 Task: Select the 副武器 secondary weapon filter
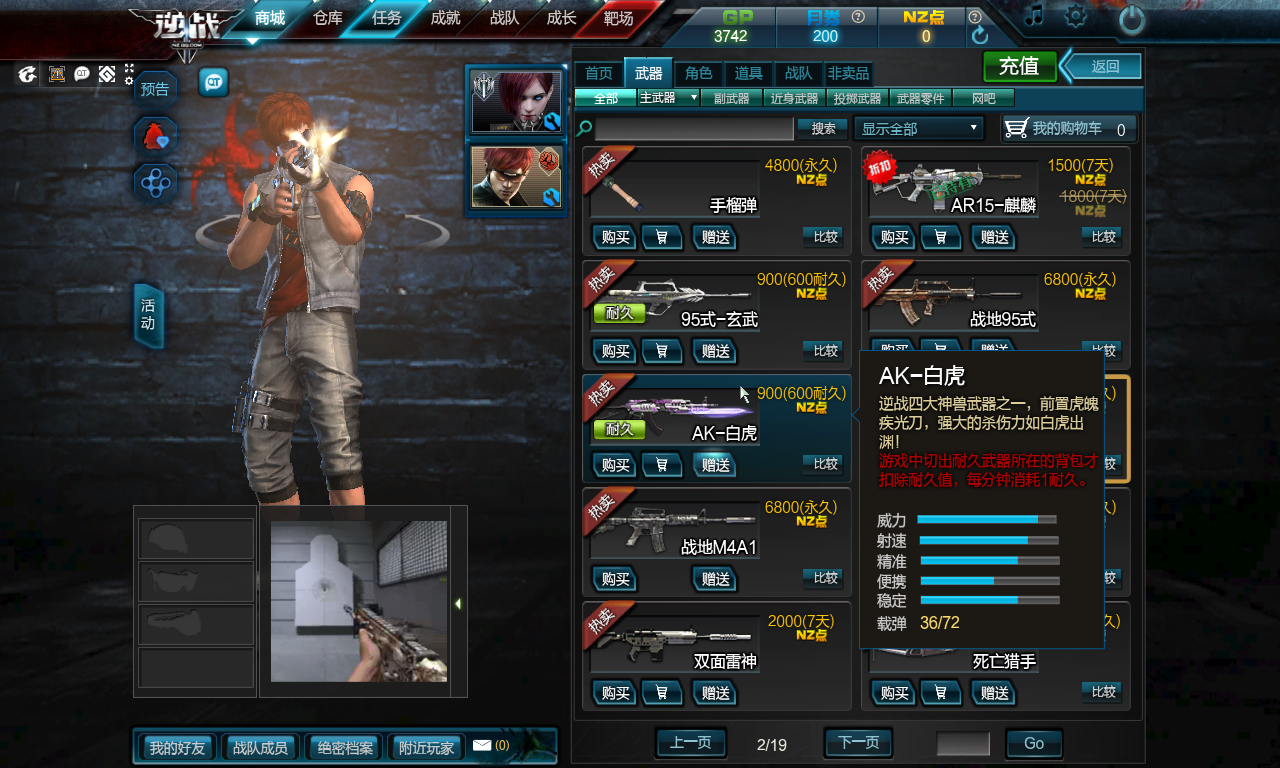click(x=731, y=98)
